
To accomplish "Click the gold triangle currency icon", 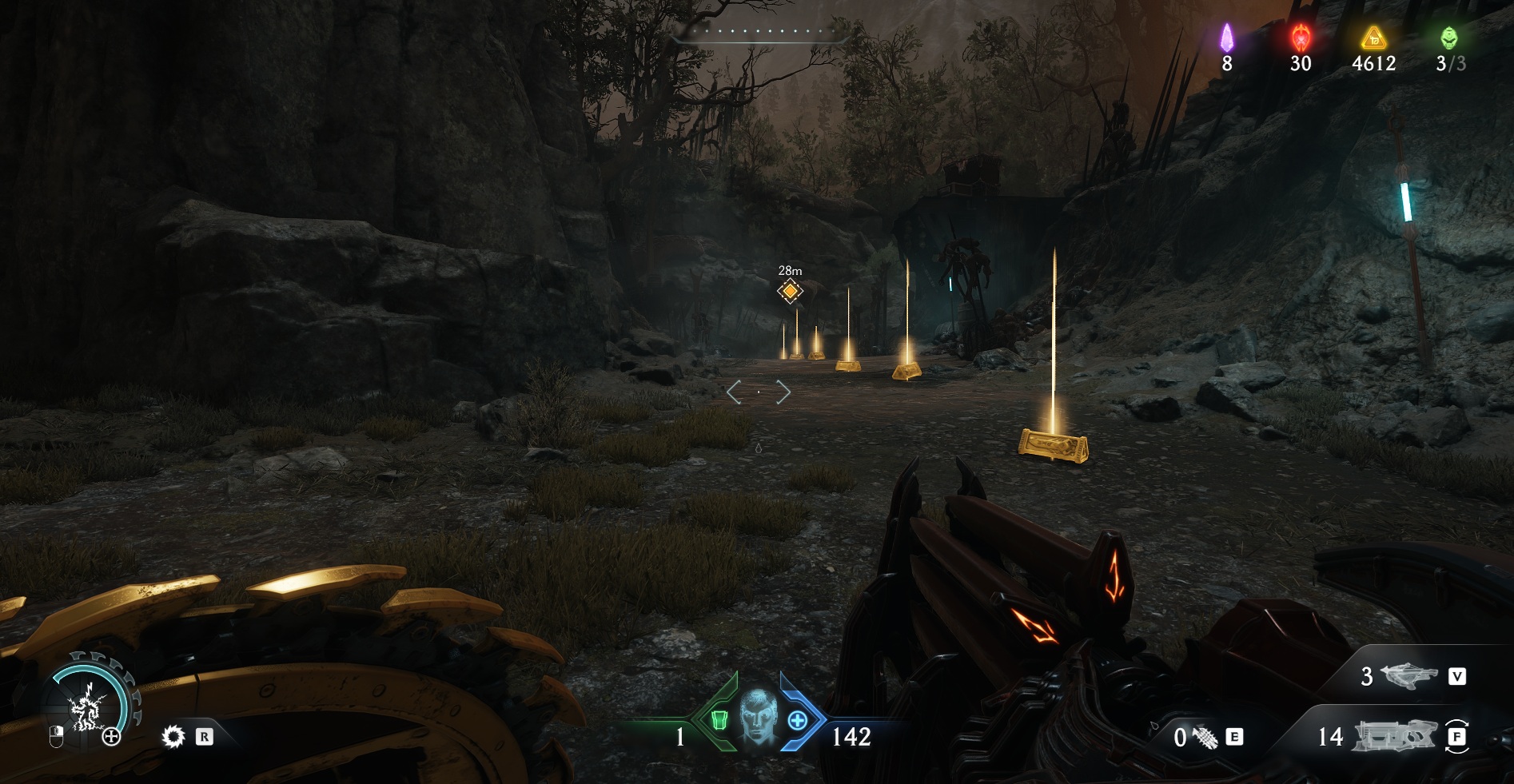I will click(1373, 38).
